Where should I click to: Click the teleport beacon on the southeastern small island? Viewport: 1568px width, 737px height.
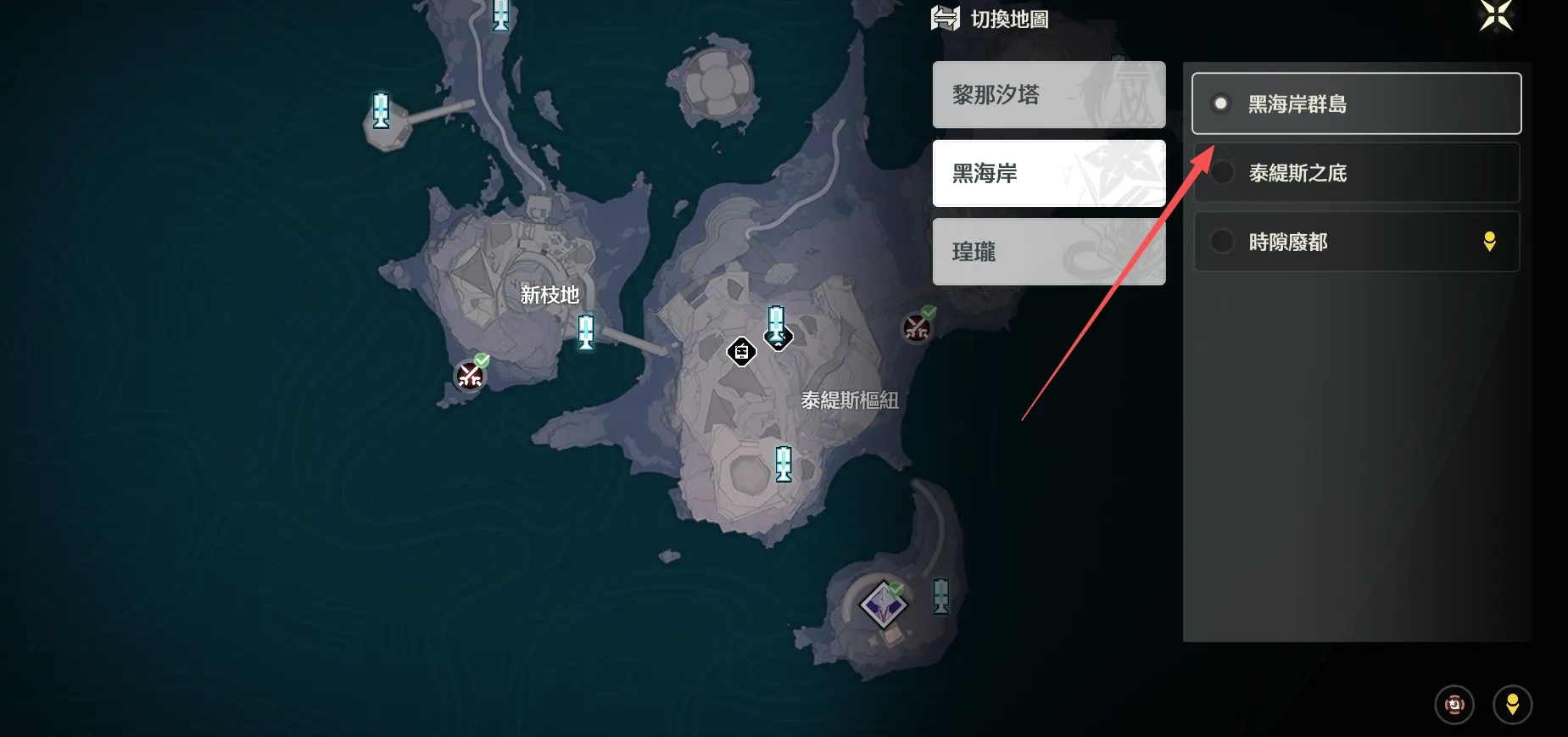[942, 596]
